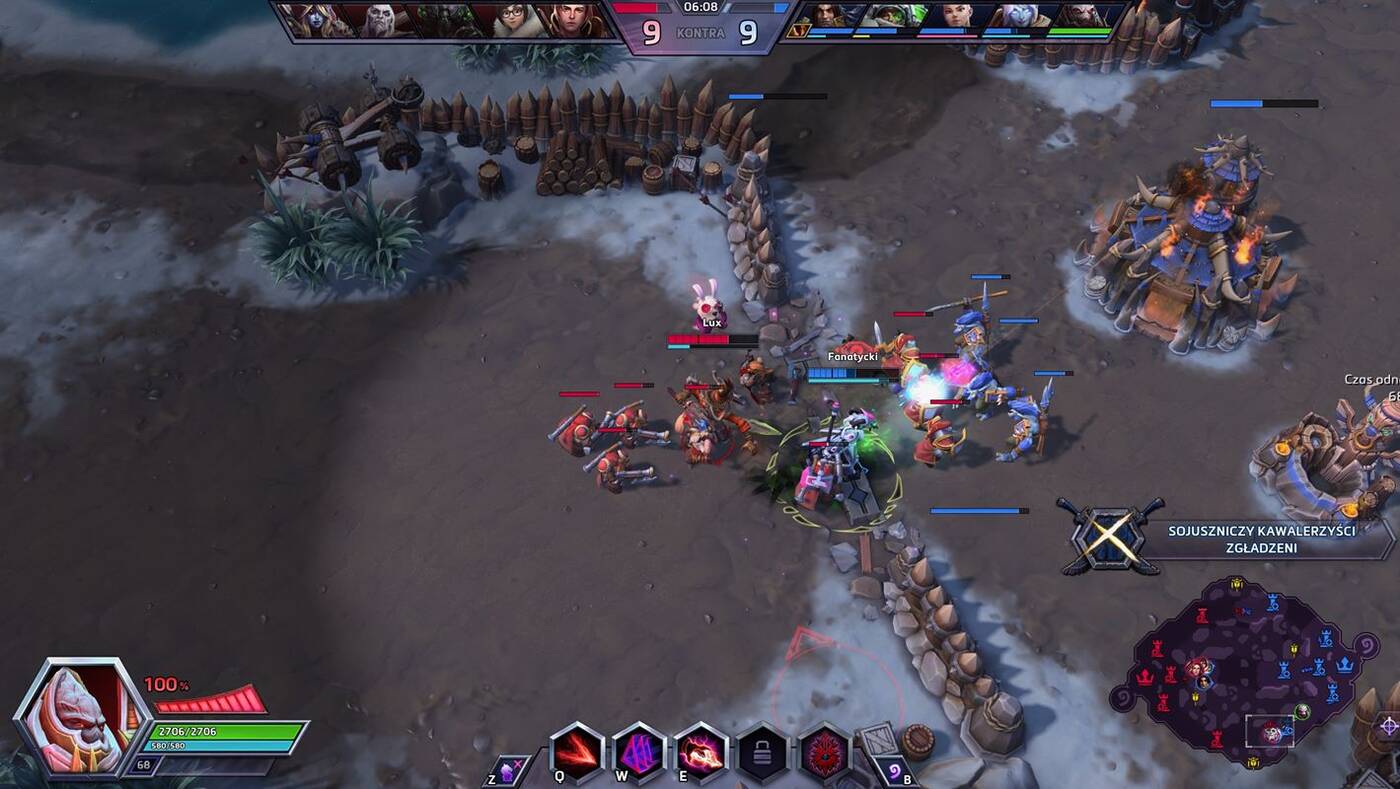The image size is (1400, 789).
Task: Click the locked heroic ability slot
Action: pos(764,752)
